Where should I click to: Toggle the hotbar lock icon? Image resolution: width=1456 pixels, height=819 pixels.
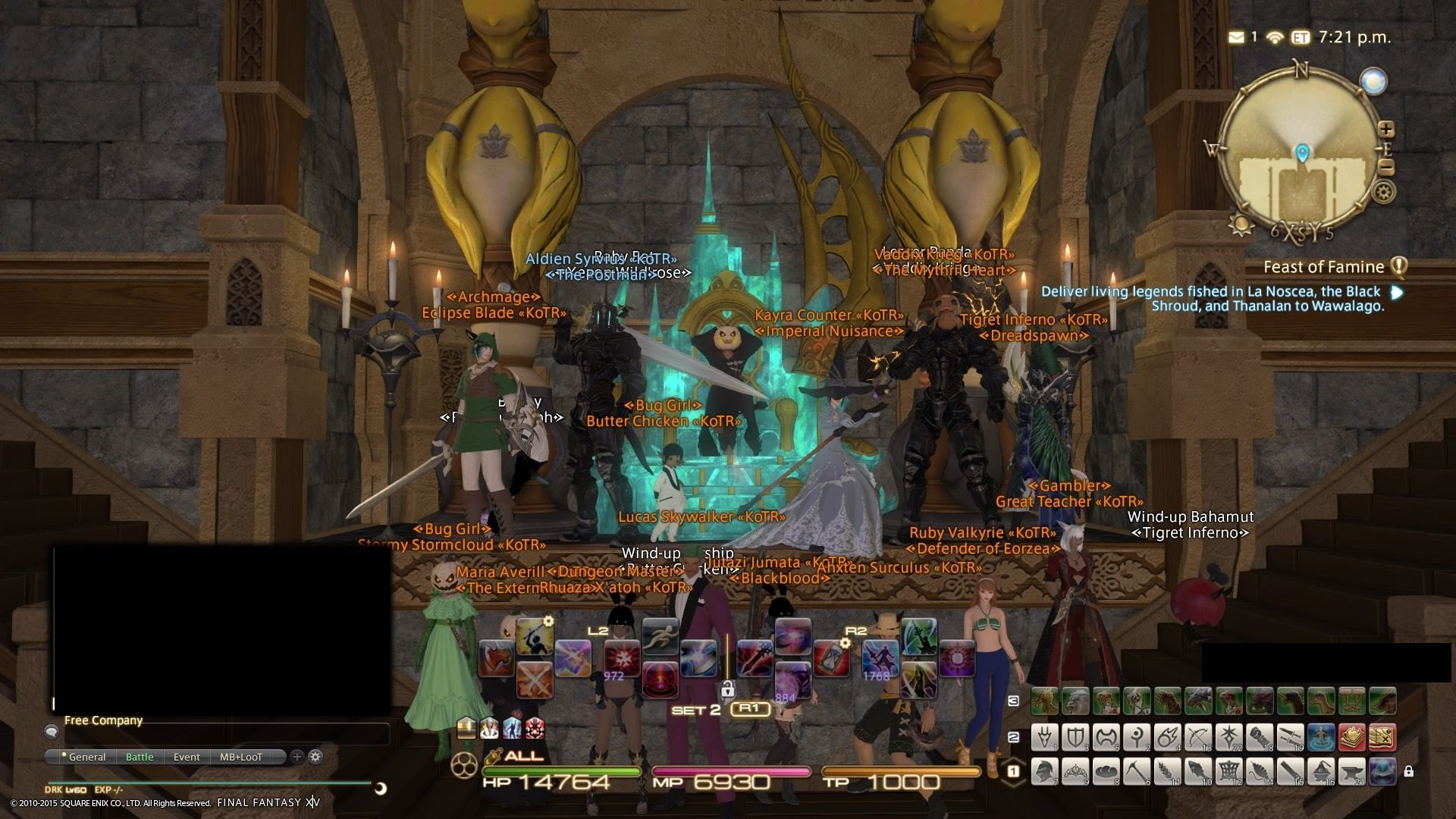1408,772
